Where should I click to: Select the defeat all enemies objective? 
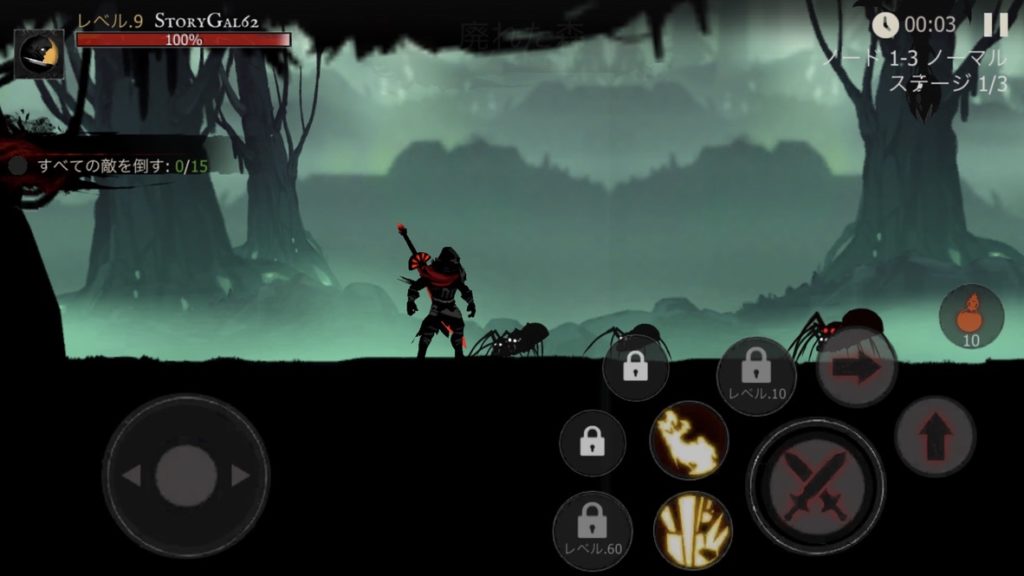point(115,166)
